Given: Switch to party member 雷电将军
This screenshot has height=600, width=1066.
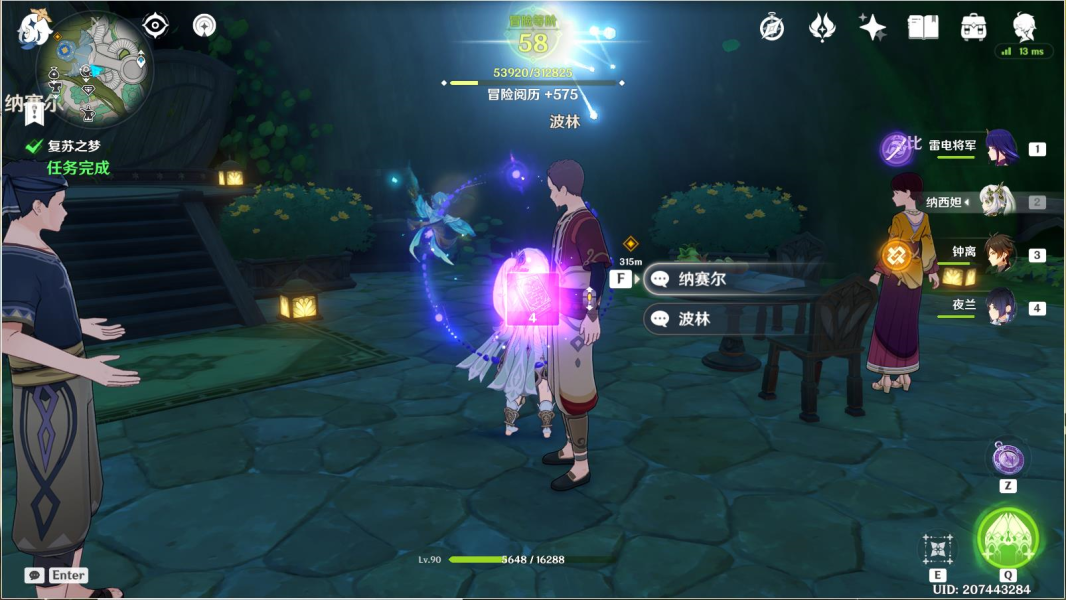Looking at the screenshot, I should coord(1000,148).
